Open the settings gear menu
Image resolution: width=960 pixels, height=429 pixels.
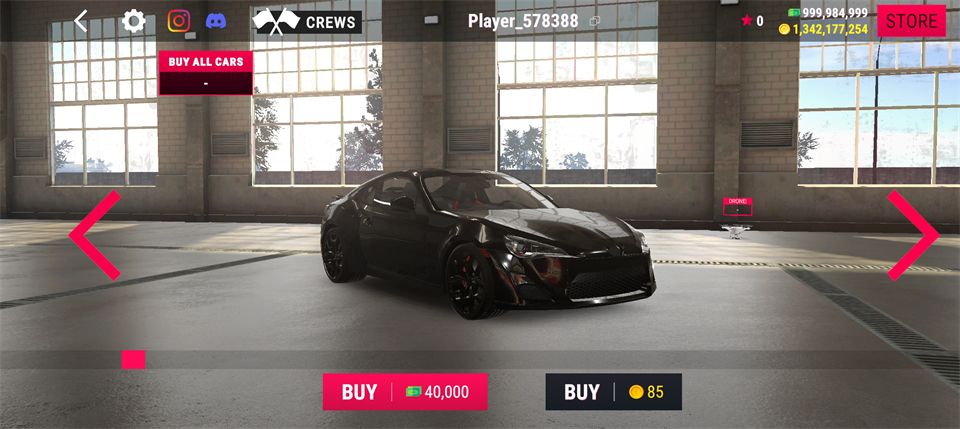coord(133,21)
